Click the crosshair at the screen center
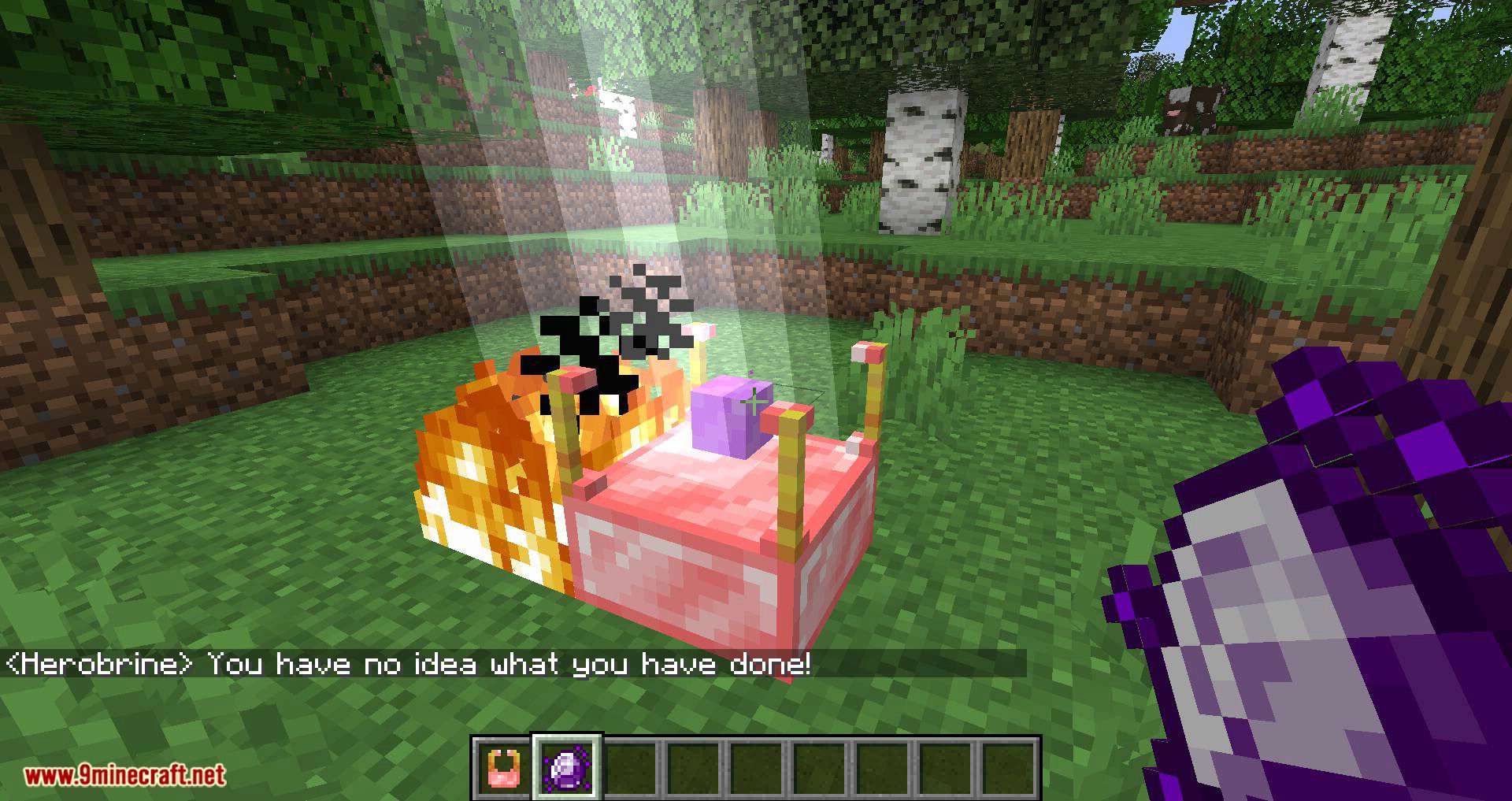The height and width of the screenshot is (801, 1512). pos(756,400)
